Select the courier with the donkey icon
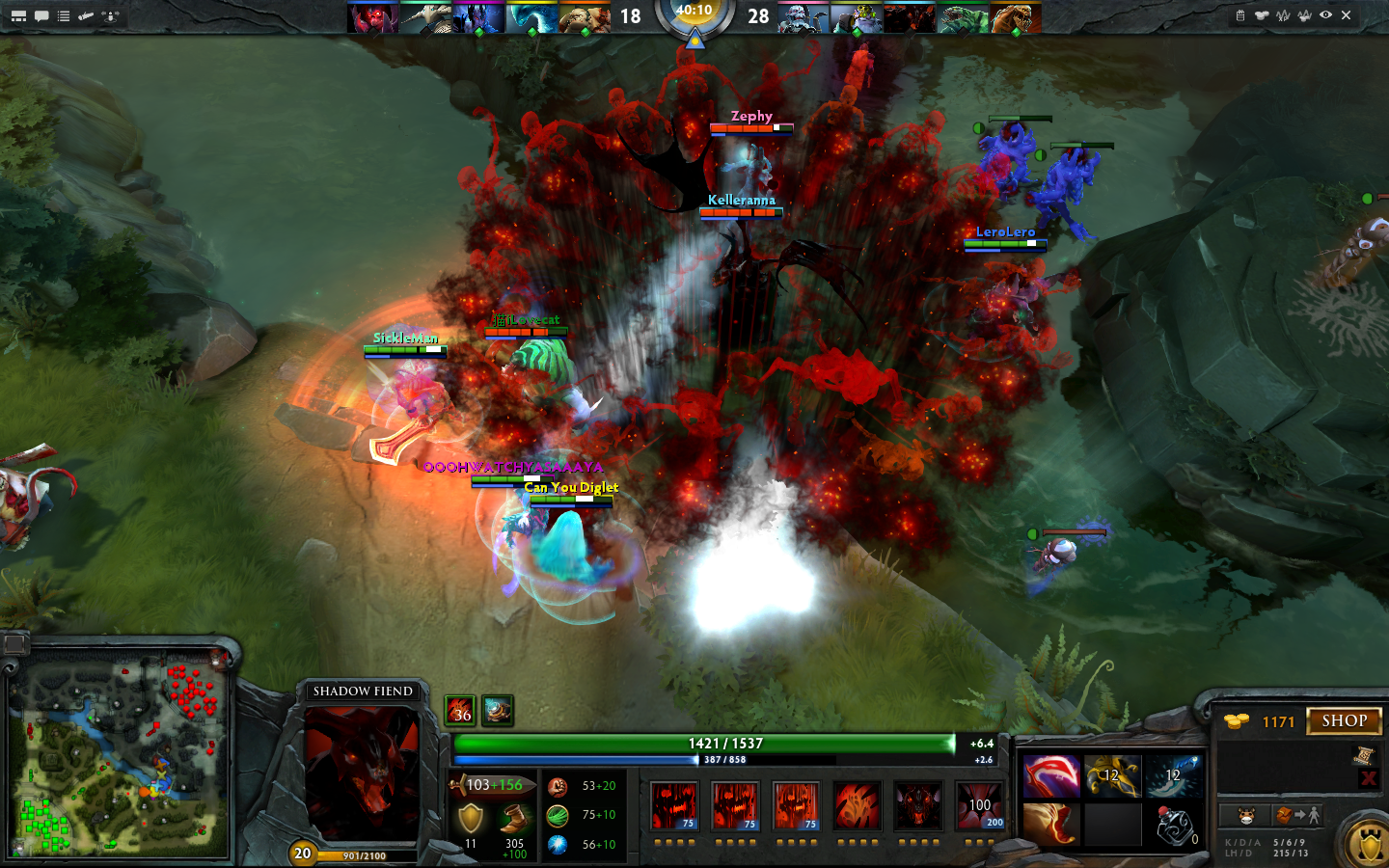This screenshot has width=1389, height=868. click(1245, 815)
